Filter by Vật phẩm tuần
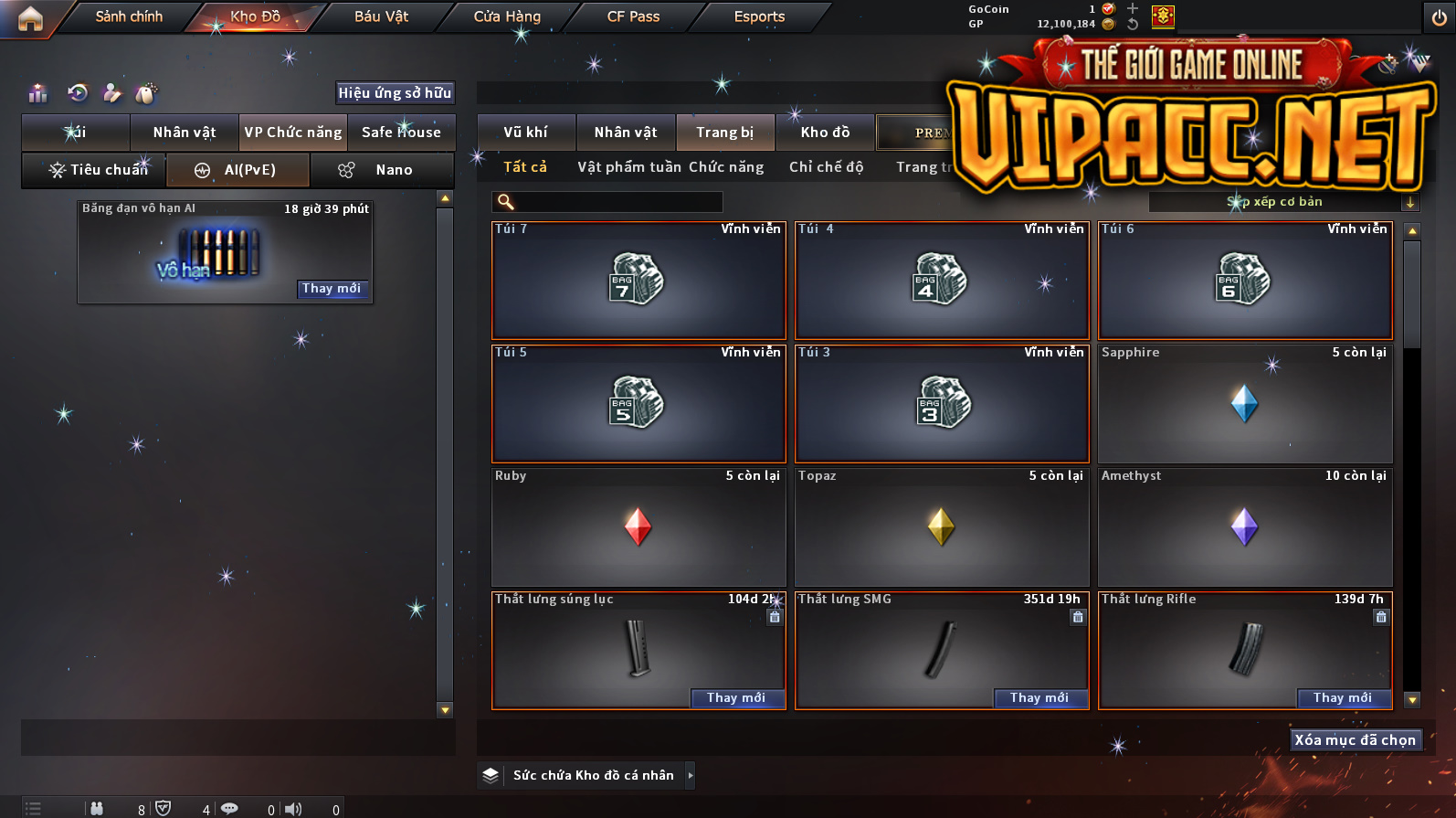The height and width of the screenshot is (818, 1456). click(628, 167)
